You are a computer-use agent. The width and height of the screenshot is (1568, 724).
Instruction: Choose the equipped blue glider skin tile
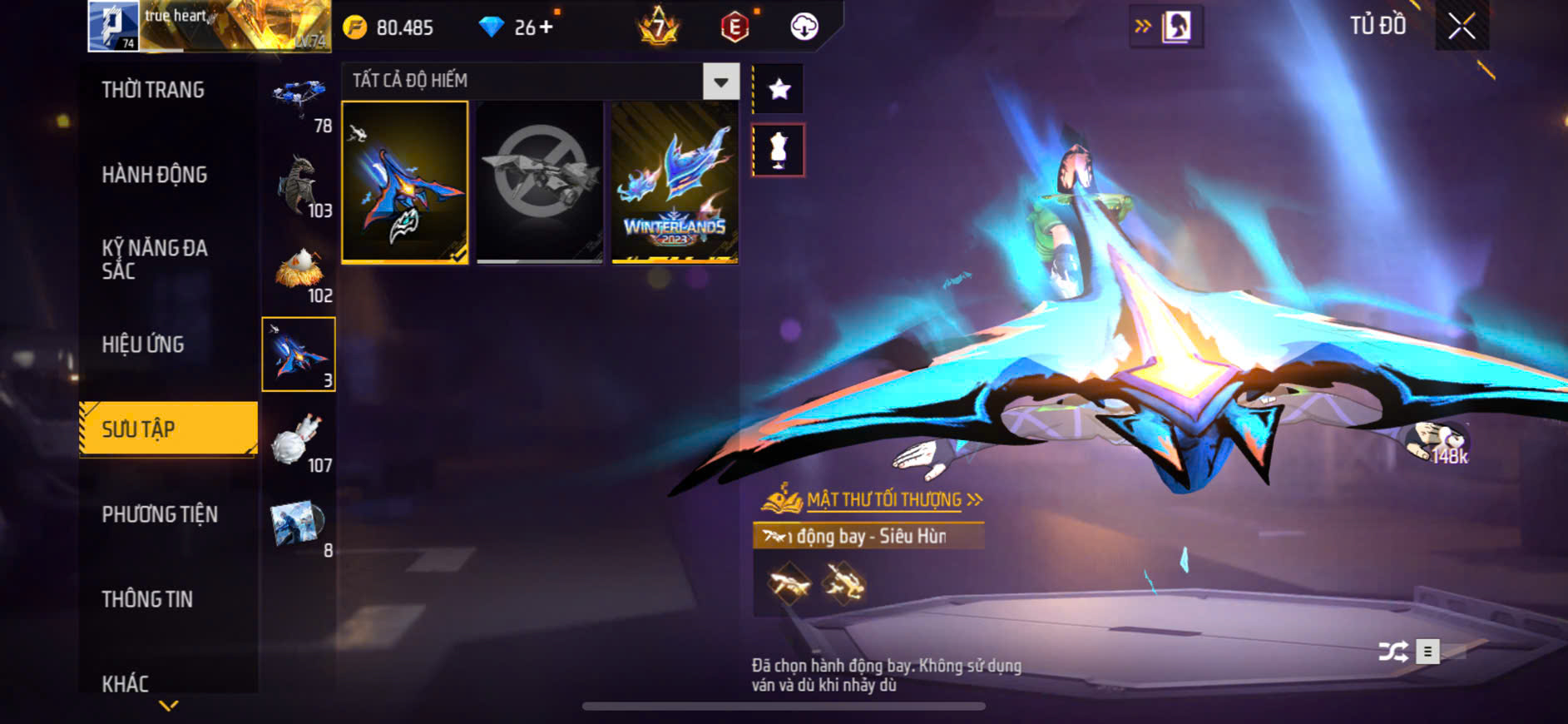(405, 182)
